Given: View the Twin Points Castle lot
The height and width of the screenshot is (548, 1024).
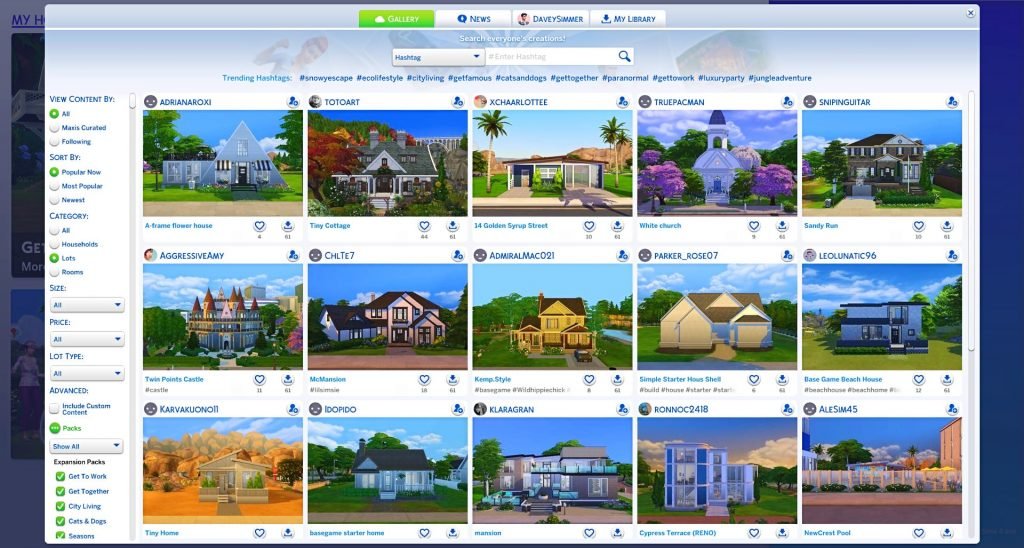Looking at the screenshot, I should [x=222, y=317].
